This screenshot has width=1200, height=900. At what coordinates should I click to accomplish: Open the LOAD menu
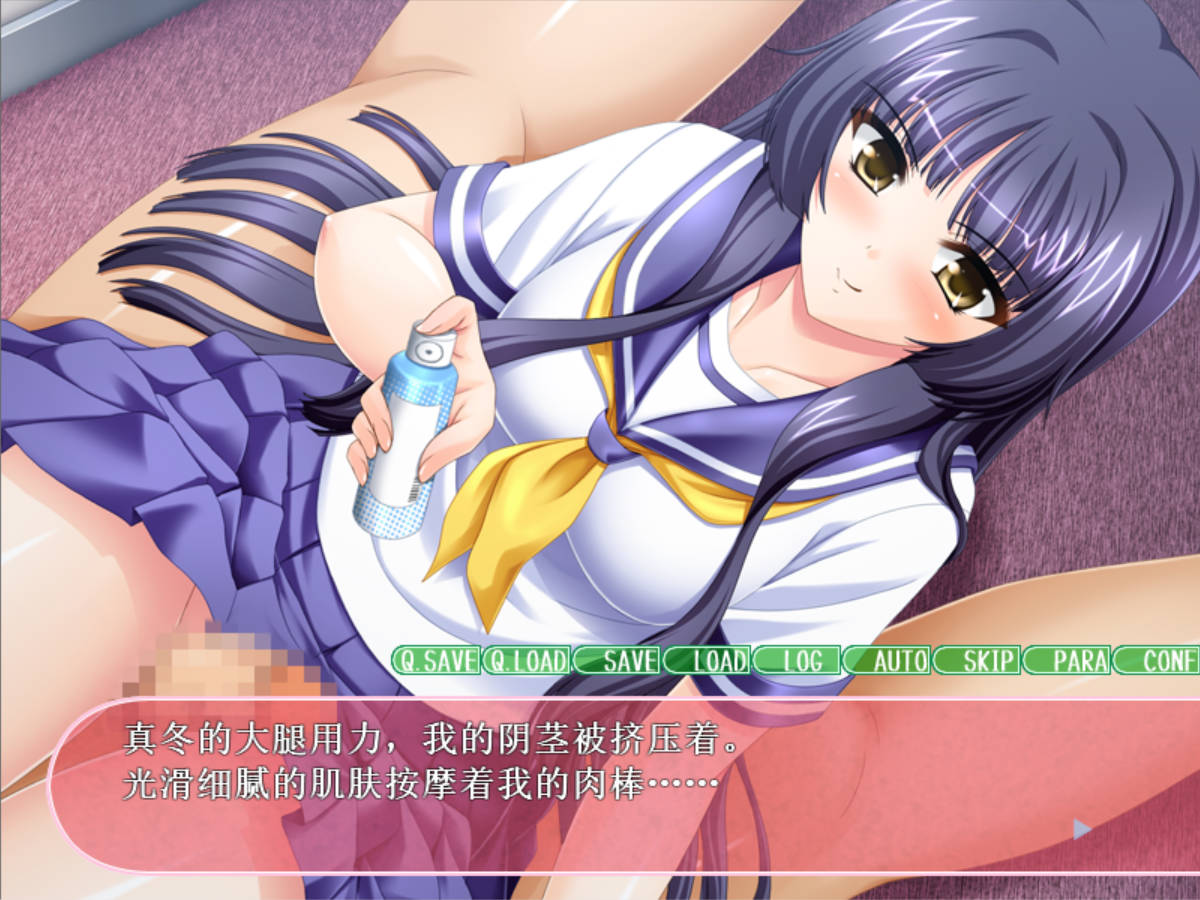pos(707,660)
